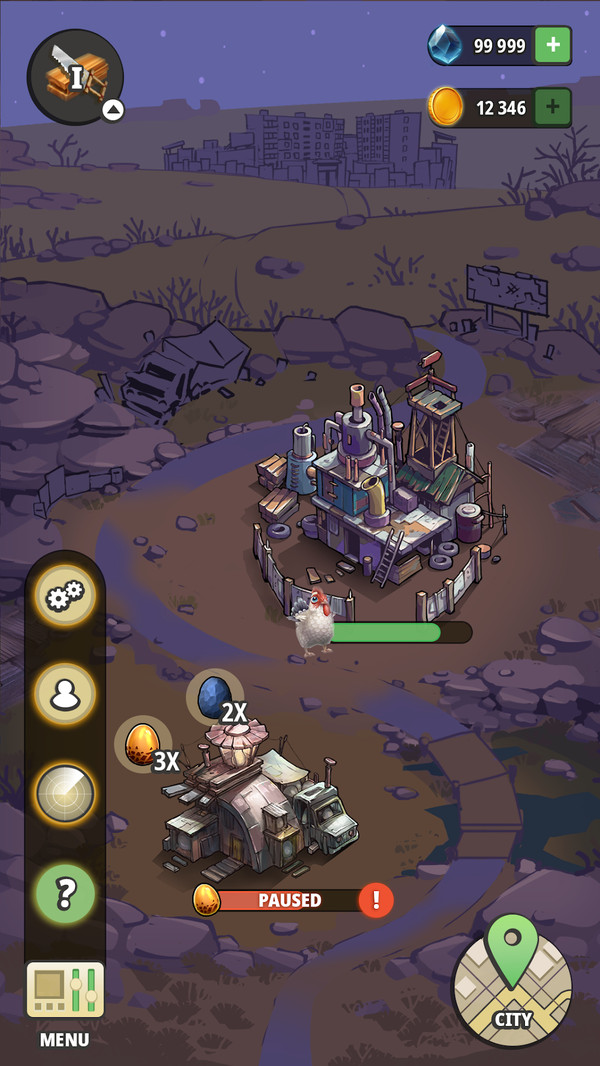Go to the CITY map
This screenshot has width=600, height=1066.
click(x=511, y=985)
